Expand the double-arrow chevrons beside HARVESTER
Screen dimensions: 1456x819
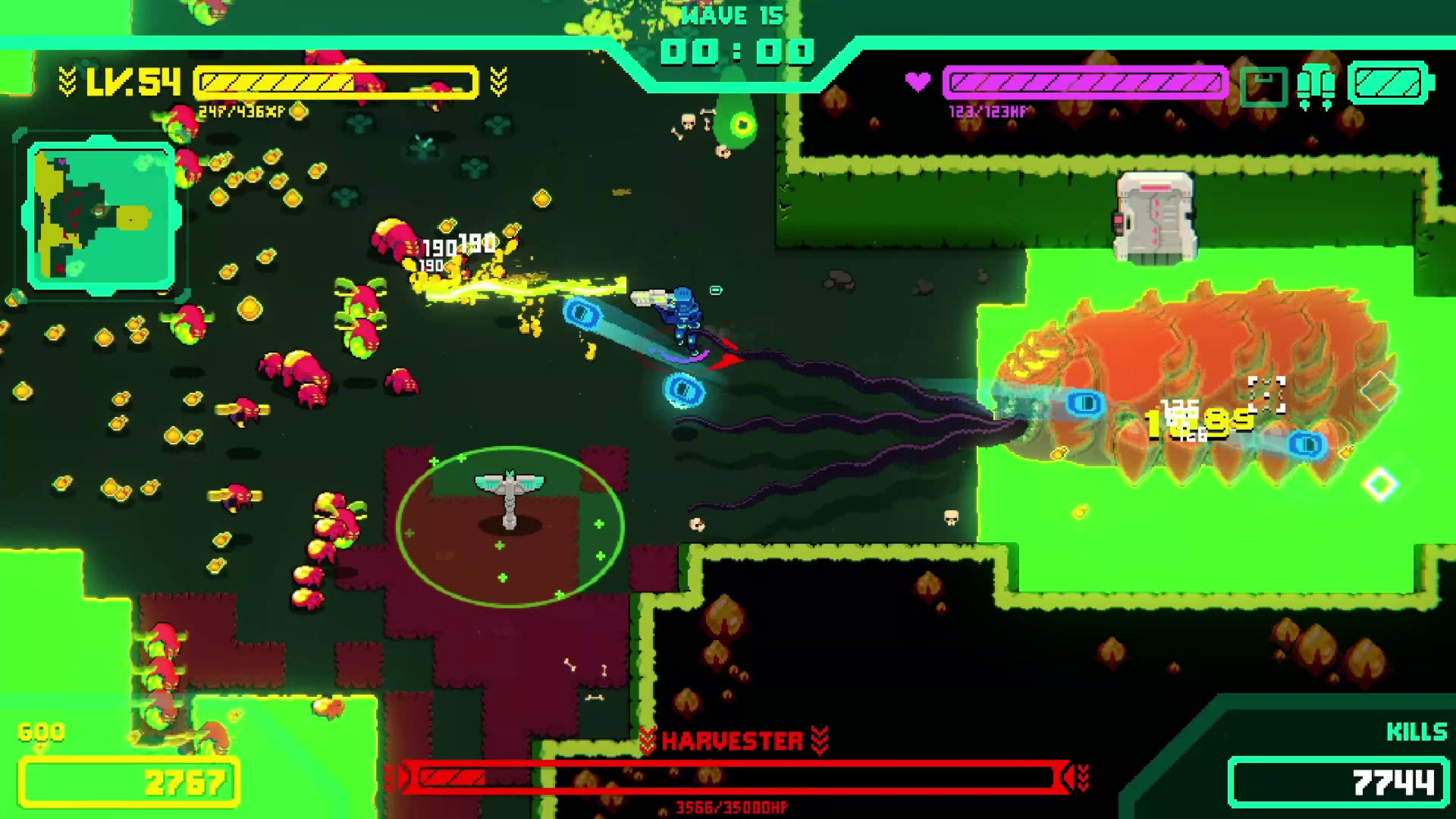(821, 741)
